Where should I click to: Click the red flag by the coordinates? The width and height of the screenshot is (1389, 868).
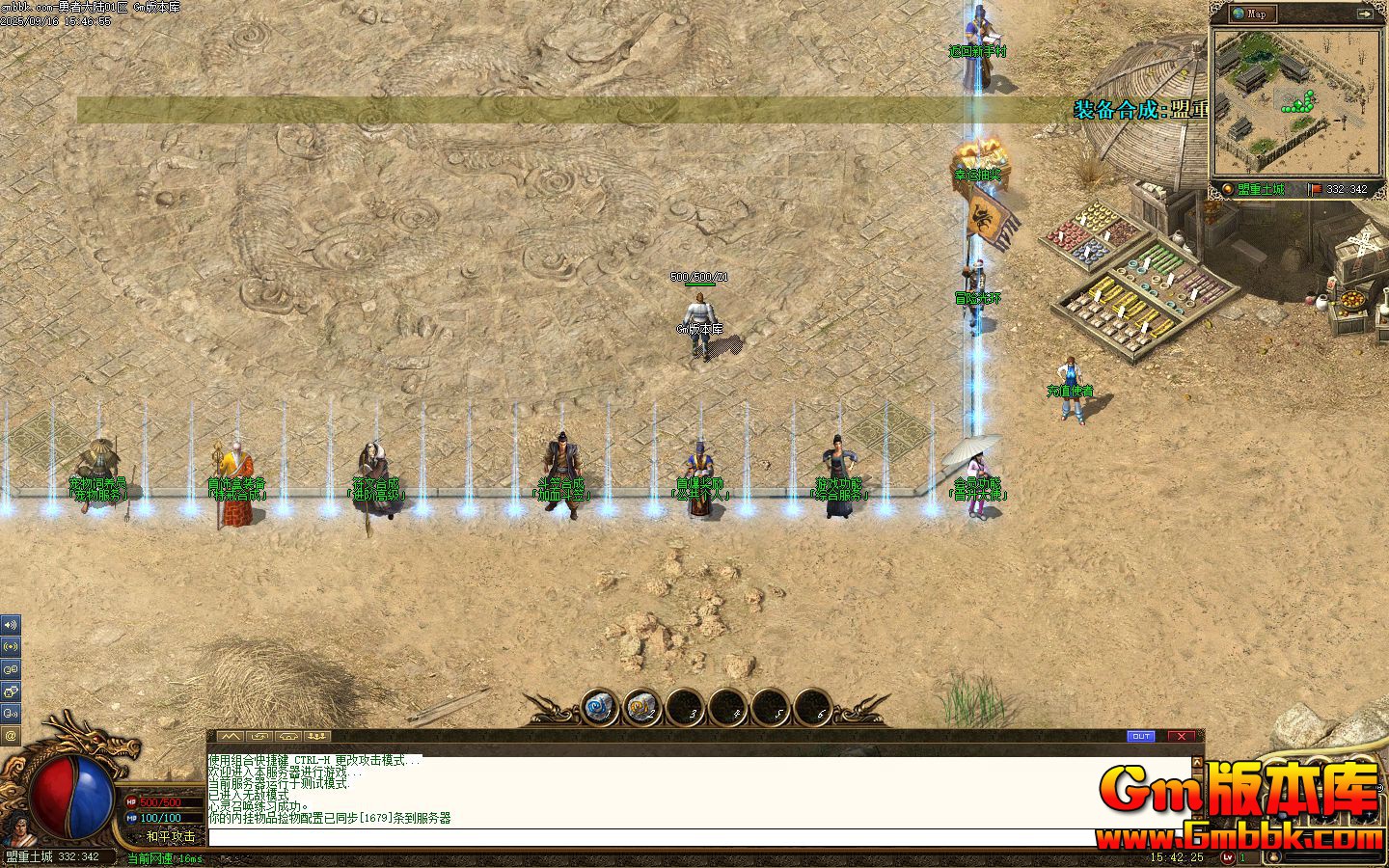pyautogui.click(x=1316, y=189)
